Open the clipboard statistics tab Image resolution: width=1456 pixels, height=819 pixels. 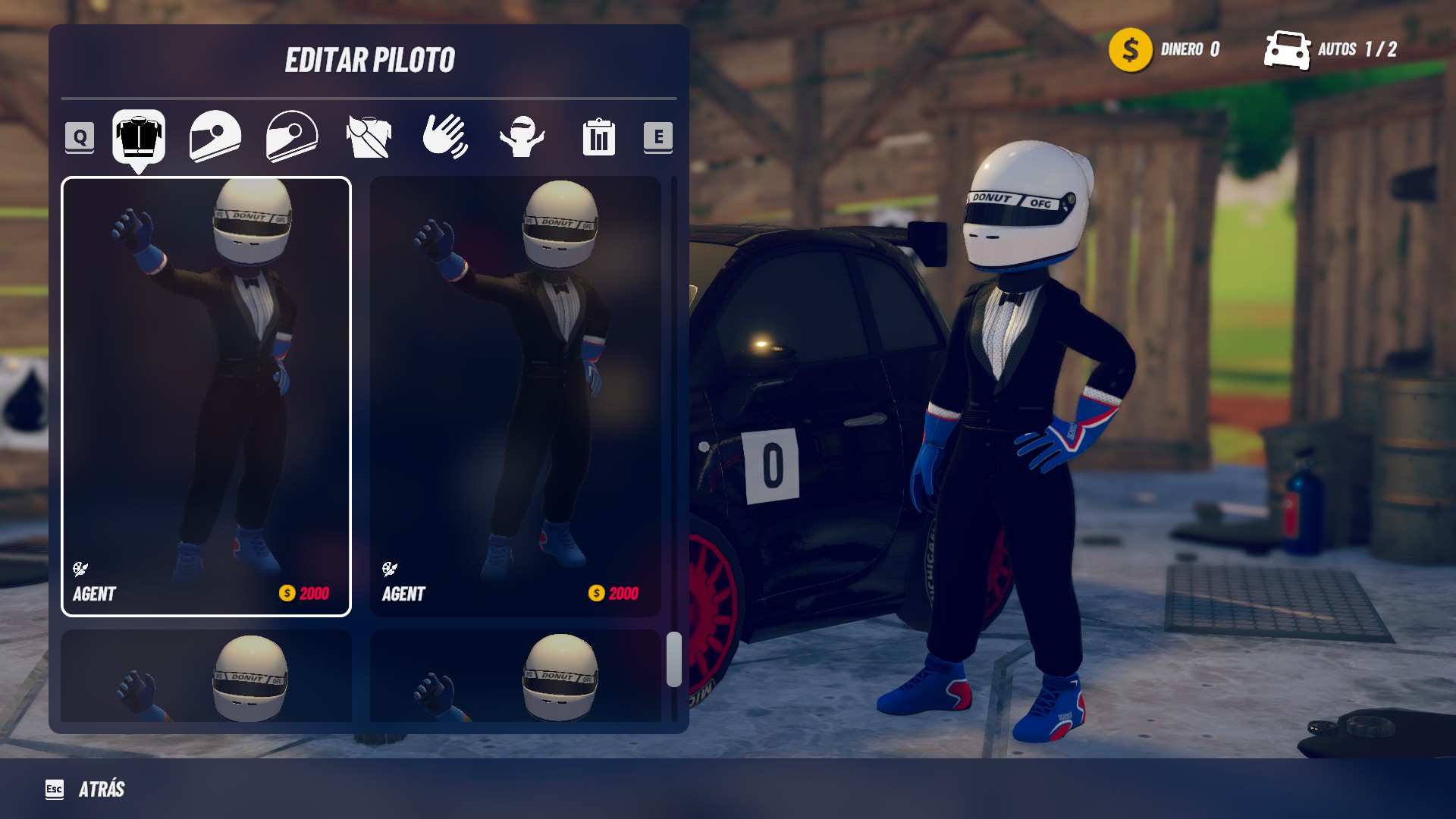(598, 137)
